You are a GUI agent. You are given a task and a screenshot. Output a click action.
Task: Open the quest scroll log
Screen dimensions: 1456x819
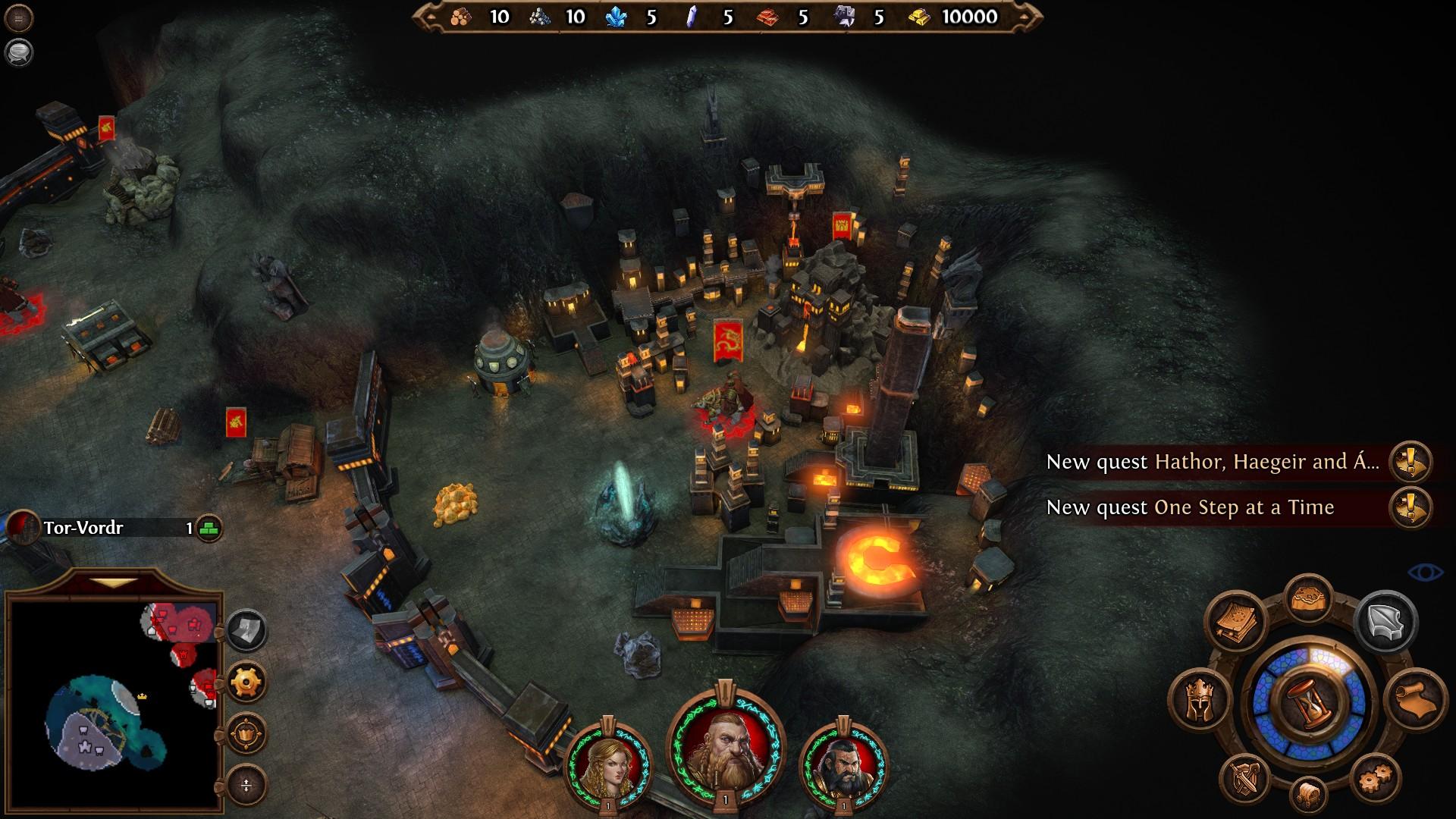pos(1415,699)
